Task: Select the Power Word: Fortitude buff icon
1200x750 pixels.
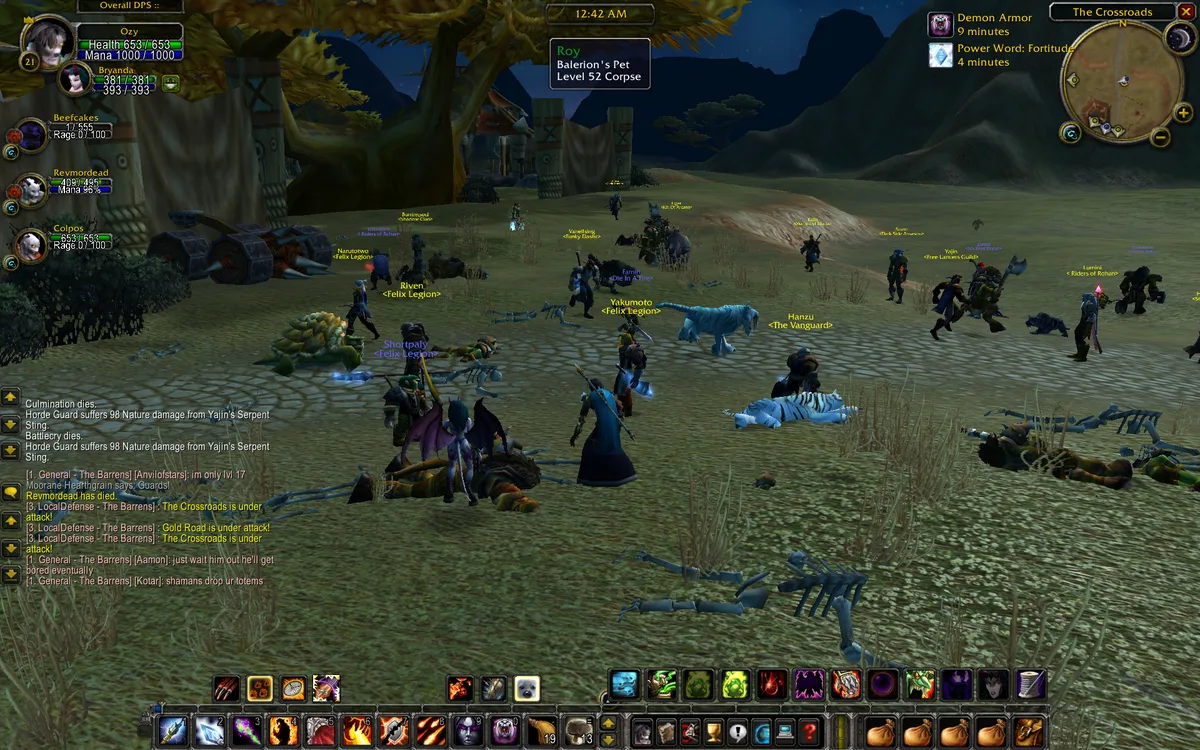Action: 940,55
